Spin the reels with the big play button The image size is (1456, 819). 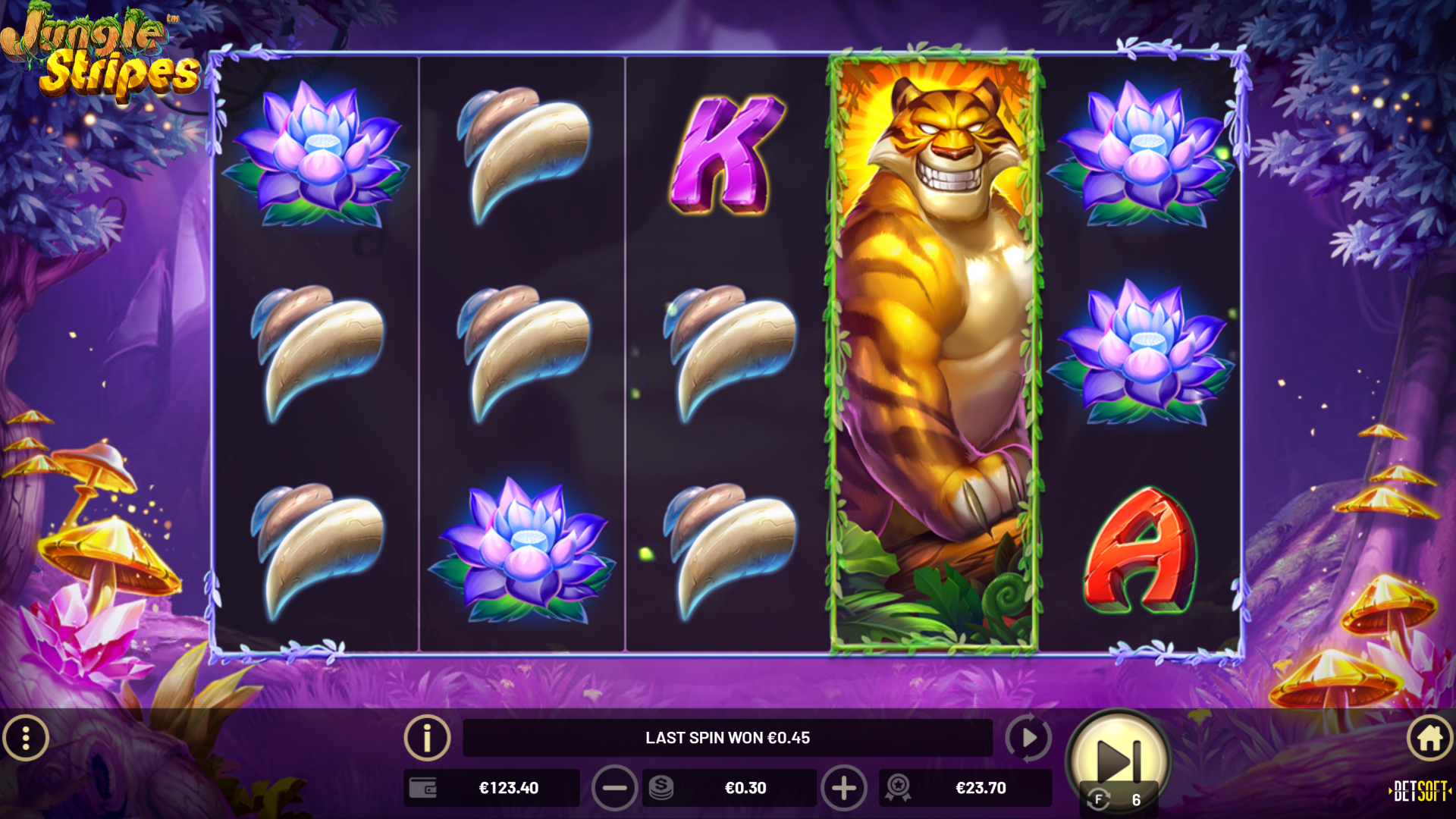point(1118,755)
